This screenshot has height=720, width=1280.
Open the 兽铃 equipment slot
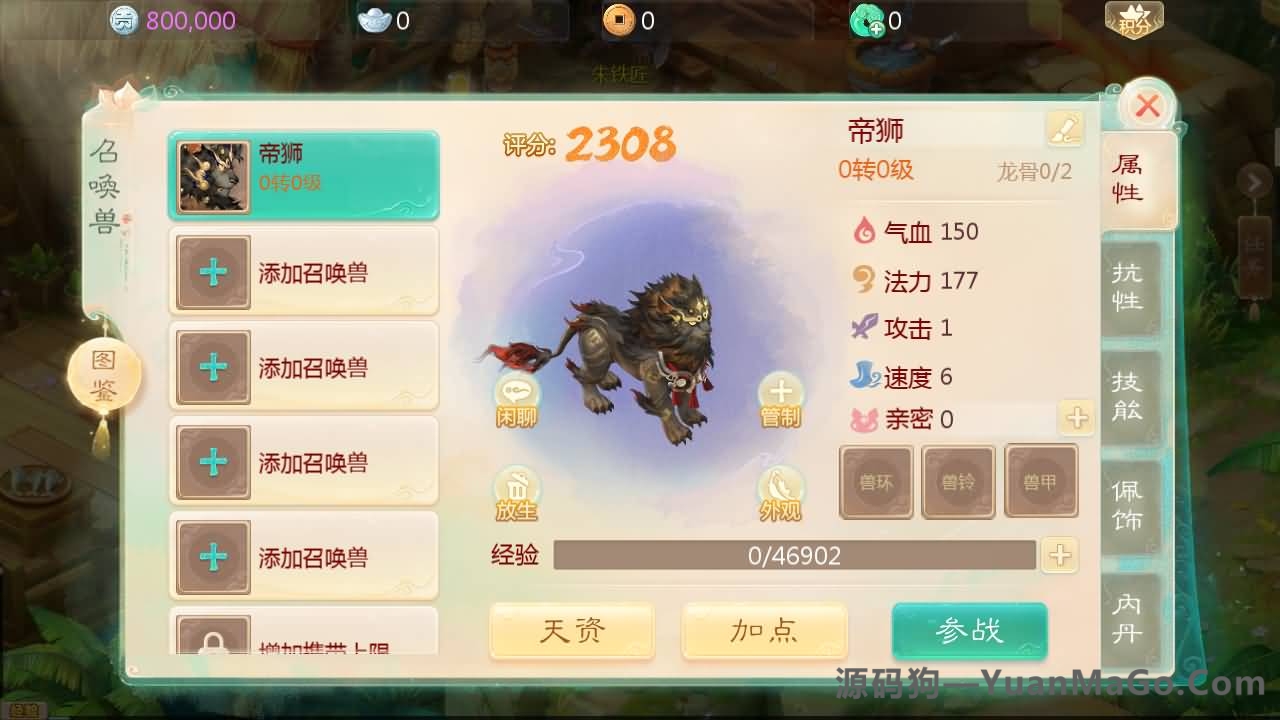pos(959,481)
